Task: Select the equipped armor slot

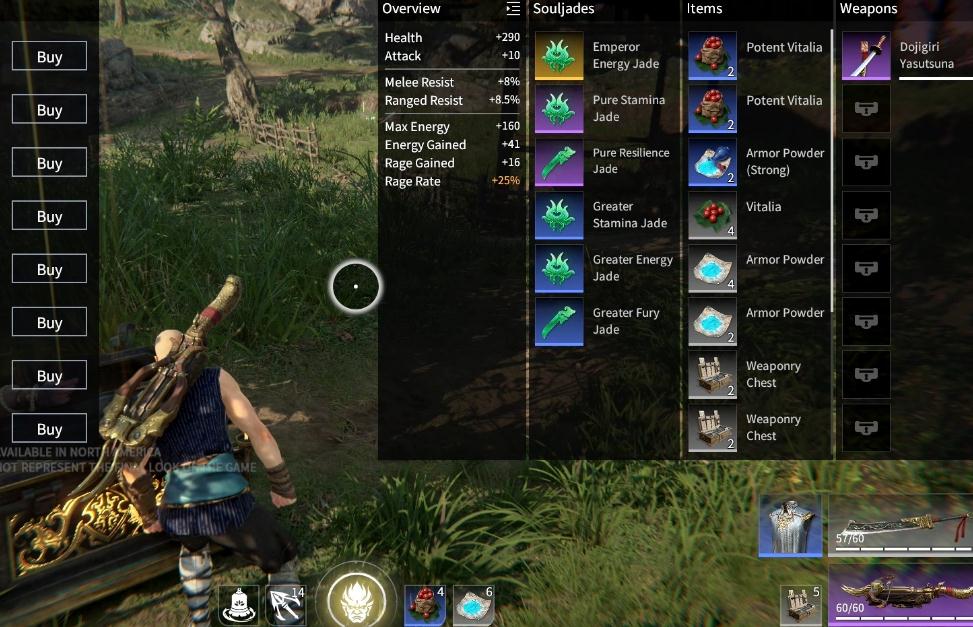Action: [x=790, y=525]
